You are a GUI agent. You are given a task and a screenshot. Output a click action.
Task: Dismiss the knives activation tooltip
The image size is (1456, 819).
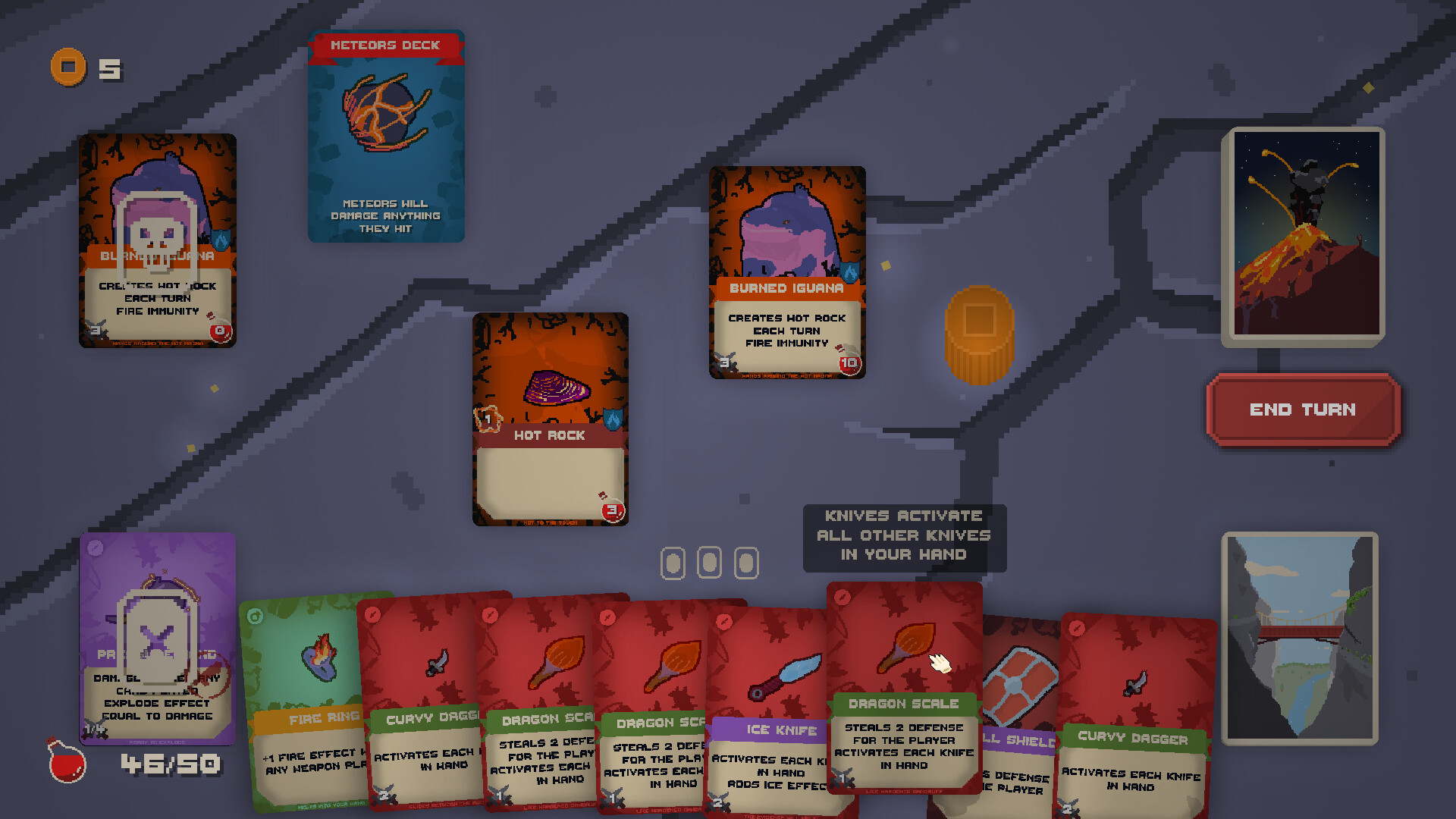pyautogui.click(x=904, y=535)
